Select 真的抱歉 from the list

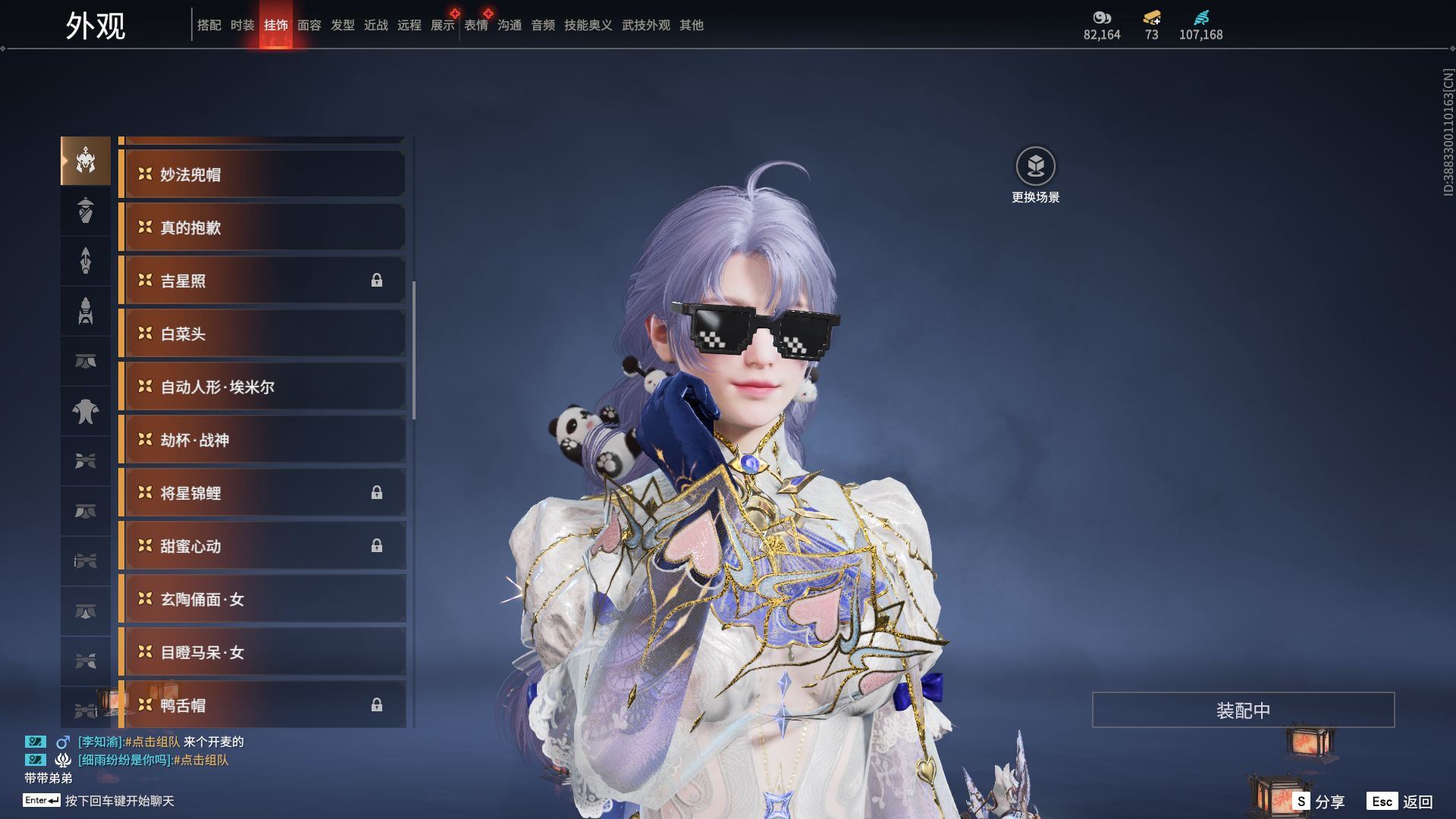point(262,227)
